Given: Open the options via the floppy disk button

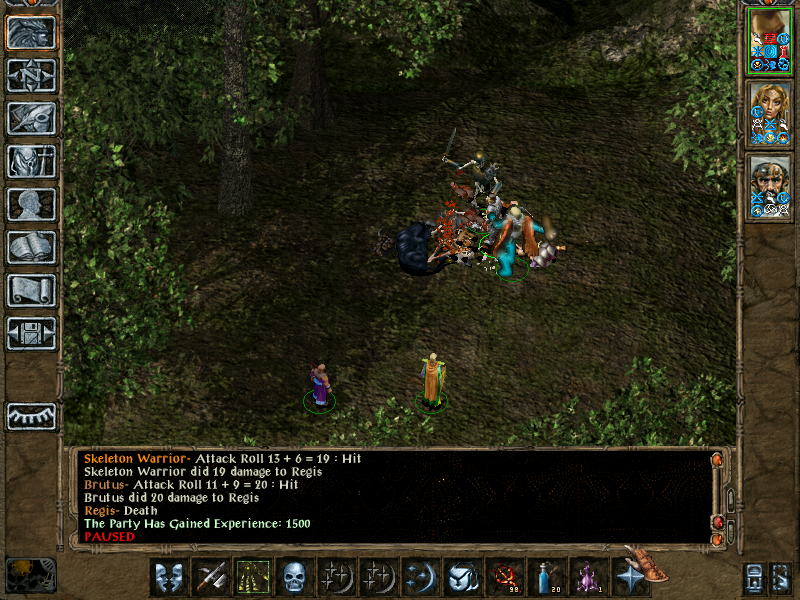Looking at the screenshot, I should tap(31, 333).
